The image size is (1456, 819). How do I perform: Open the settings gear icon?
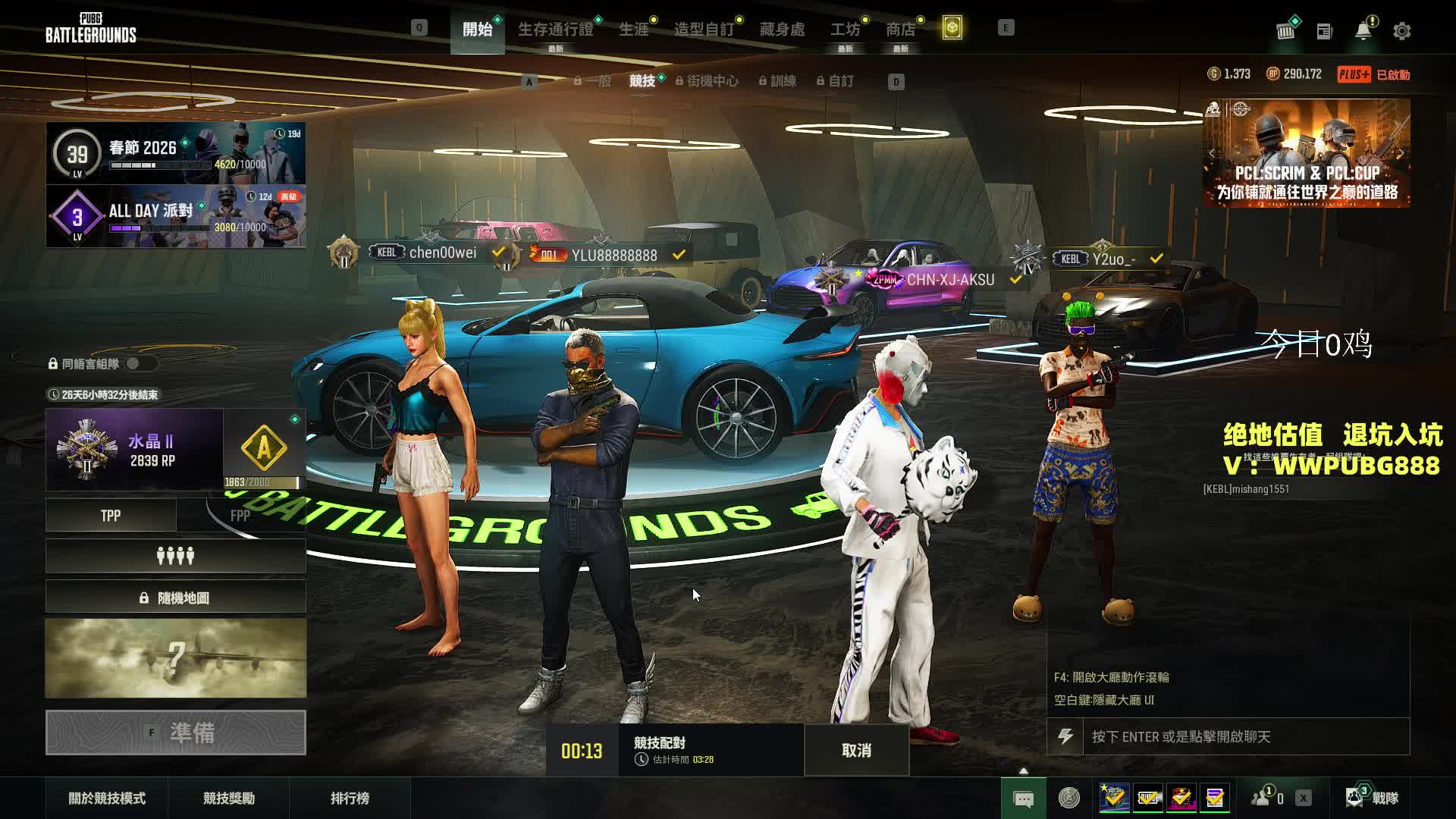pos(1401,31)
